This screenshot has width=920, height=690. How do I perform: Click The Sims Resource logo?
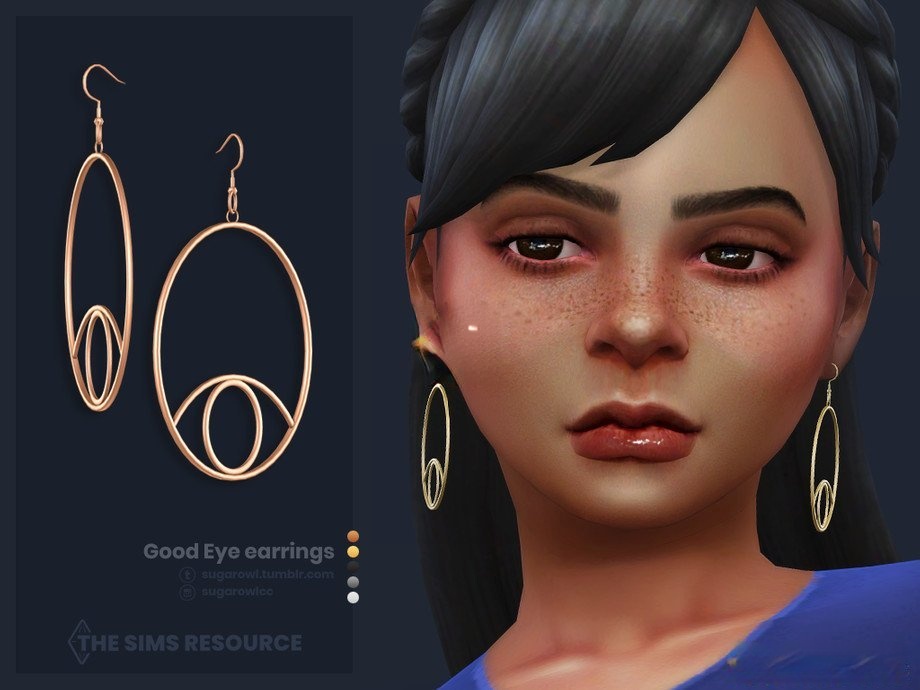coord(186,641)
